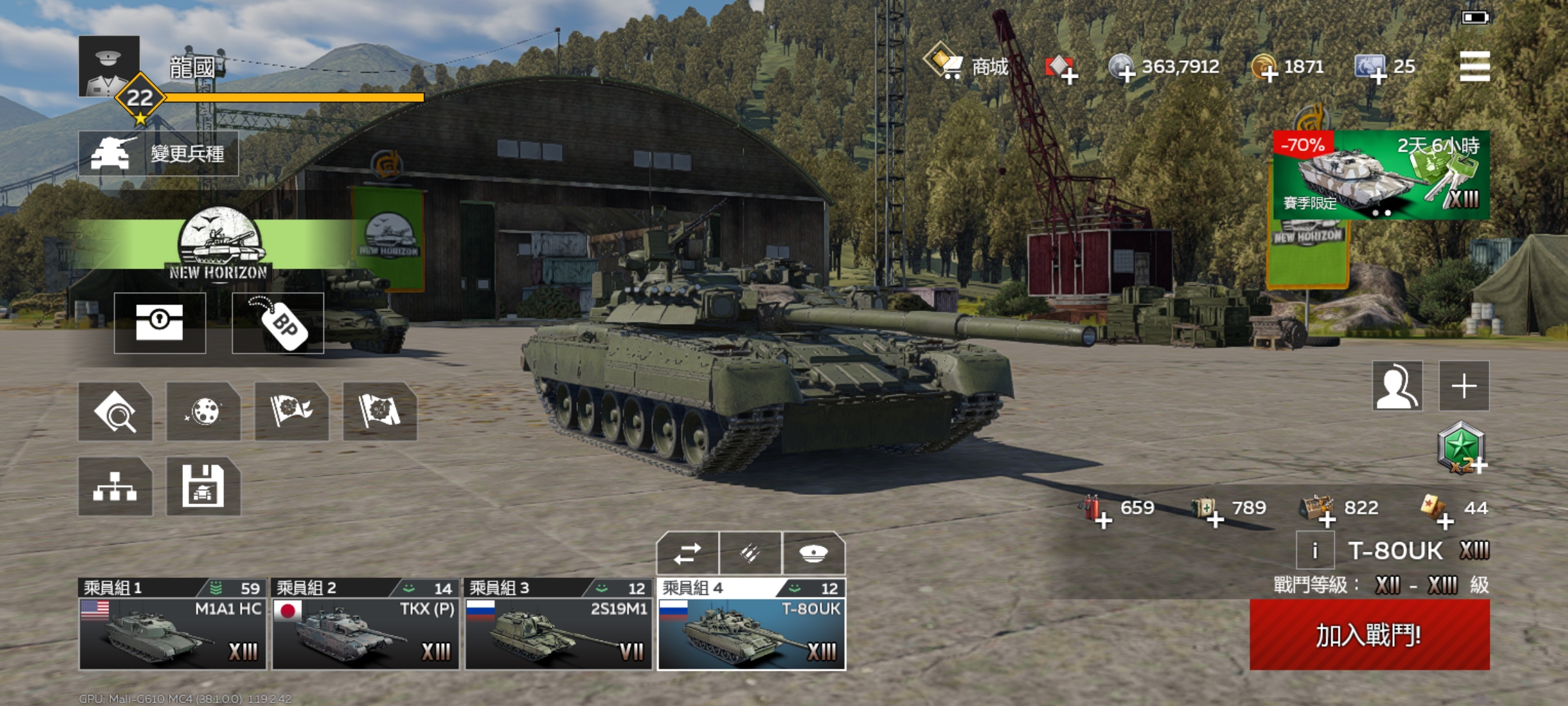Viewport: 1568px width, 706px height.
Task: Open the friends profile silhouette button
Action: pyautogui.click(x=1397, y=386)
